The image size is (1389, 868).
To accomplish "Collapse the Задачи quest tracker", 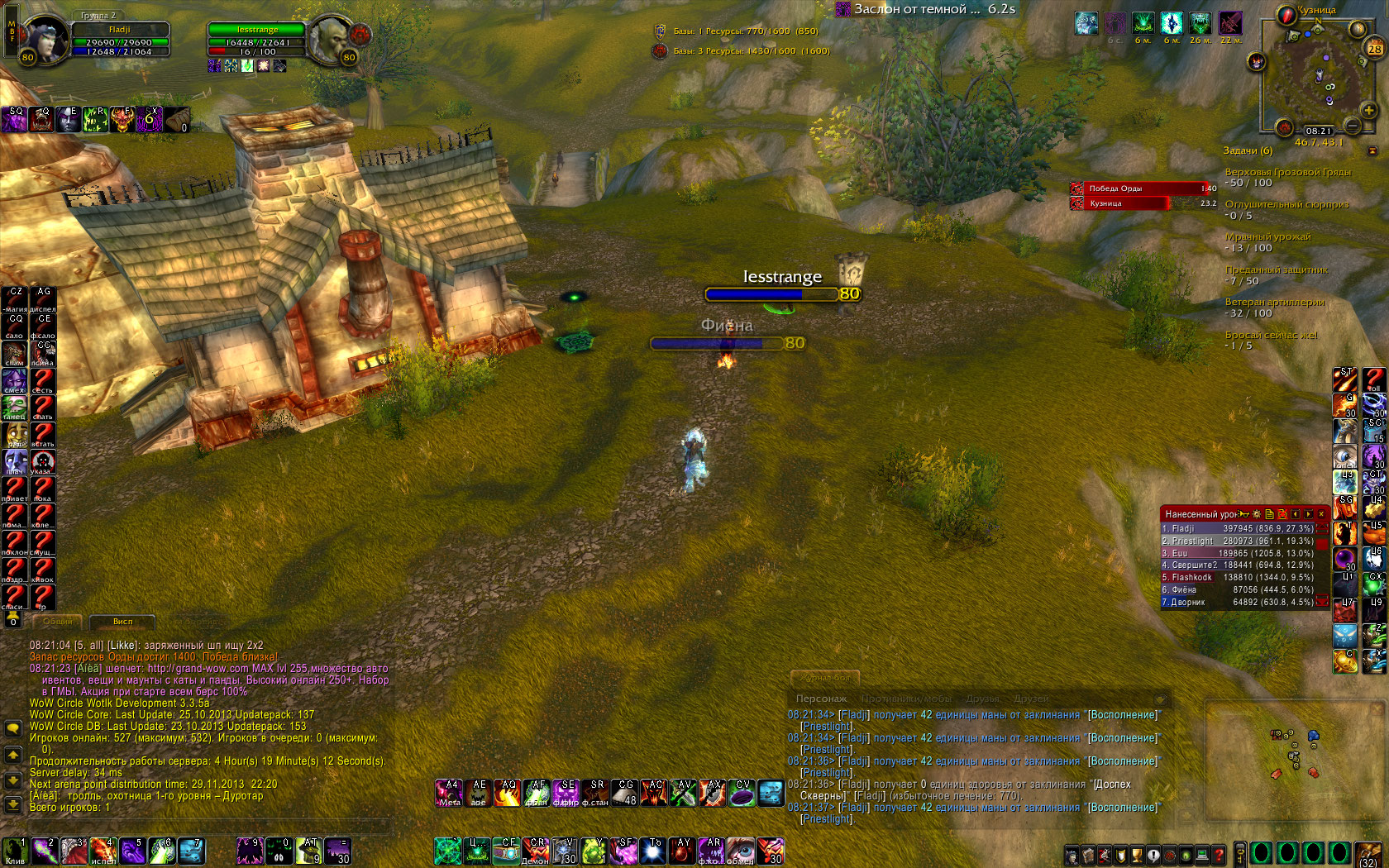I will [x=1372, y=150].
